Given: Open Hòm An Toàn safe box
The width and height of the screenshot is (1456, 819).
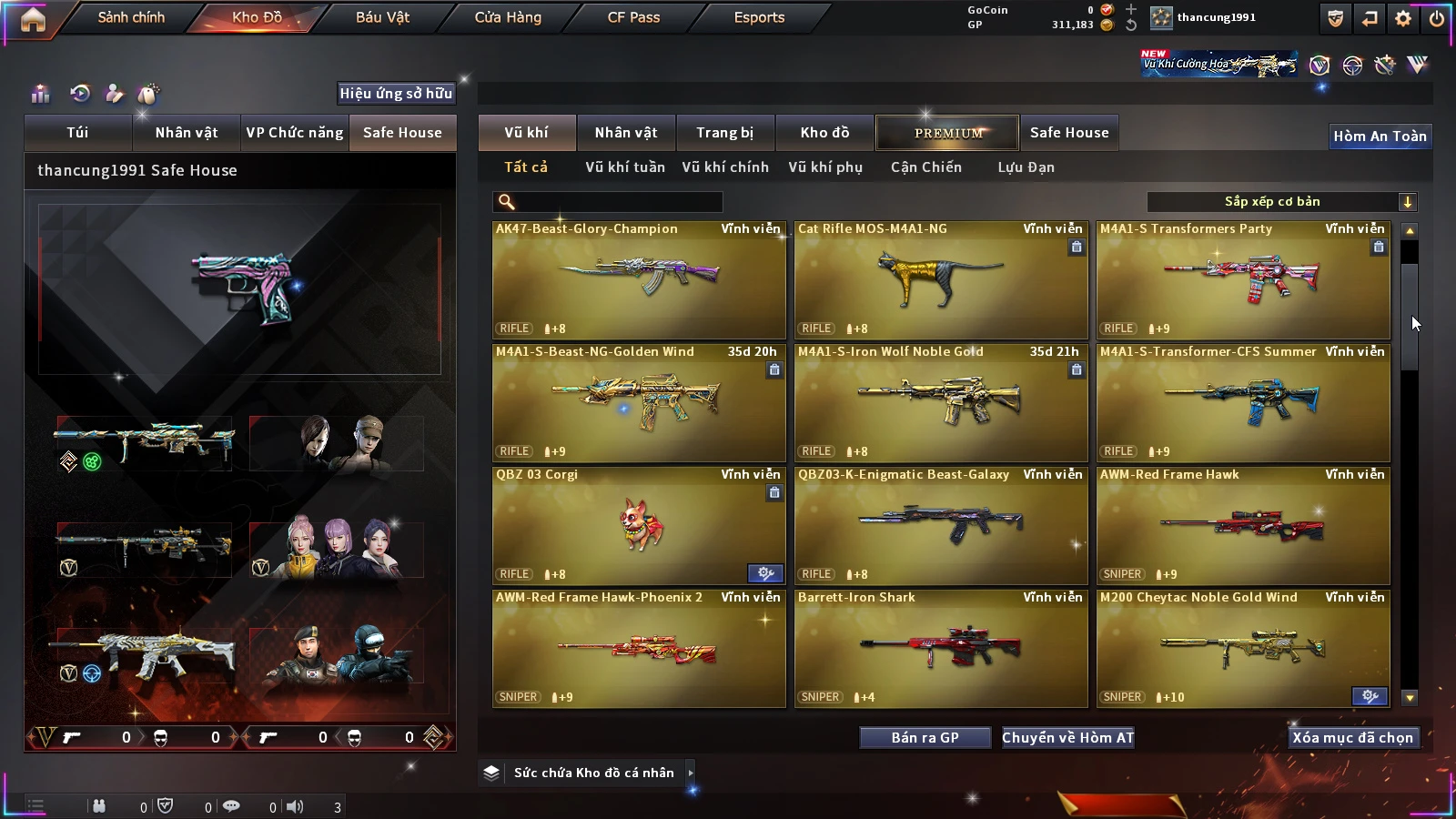Looking at the screenshot, I should pos(1380,136).
